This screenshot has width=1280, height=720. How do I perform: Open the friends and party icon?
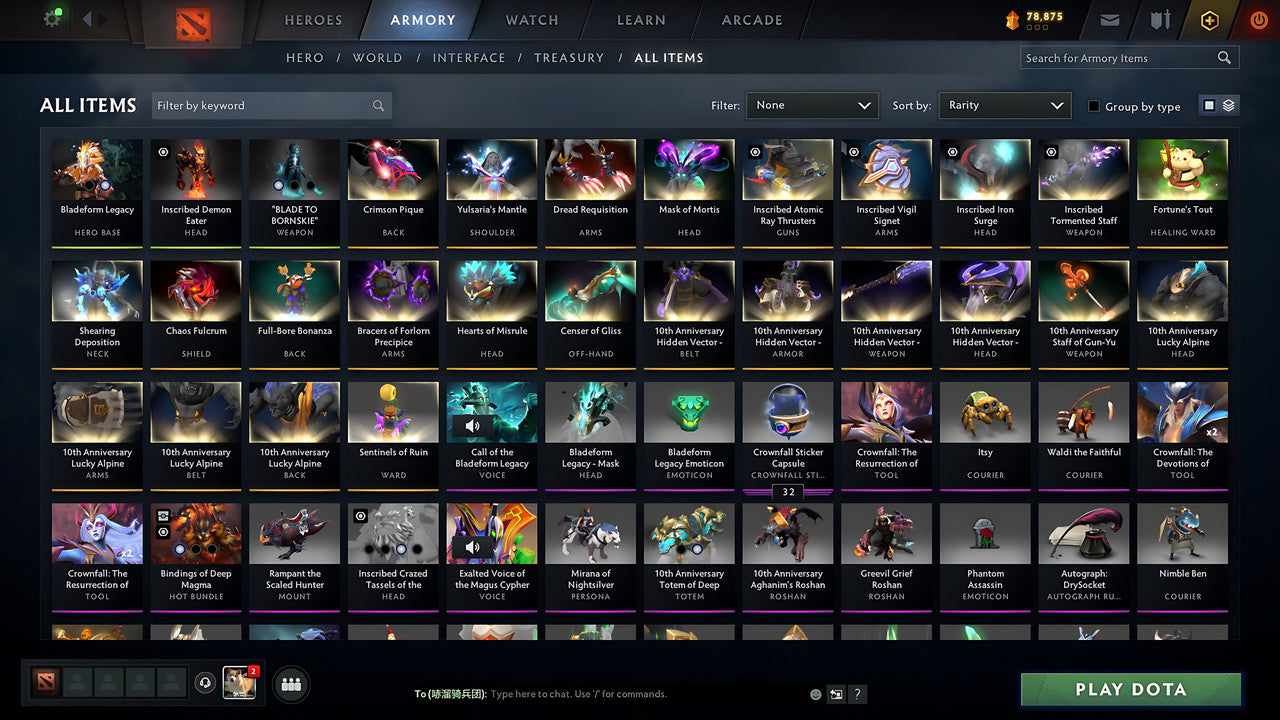(x=290, y=684)
